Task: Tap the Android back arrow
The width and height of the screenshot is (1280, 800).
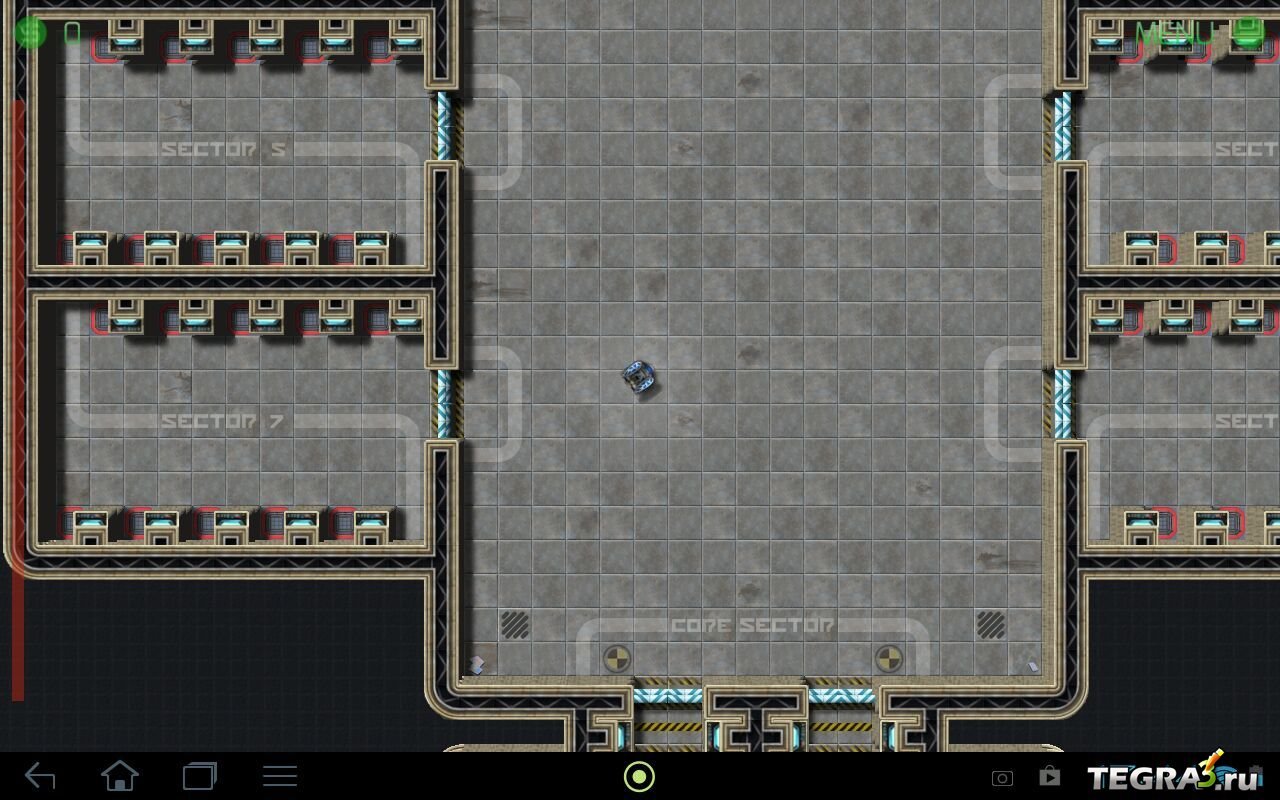Action: [x=40, y=776]
